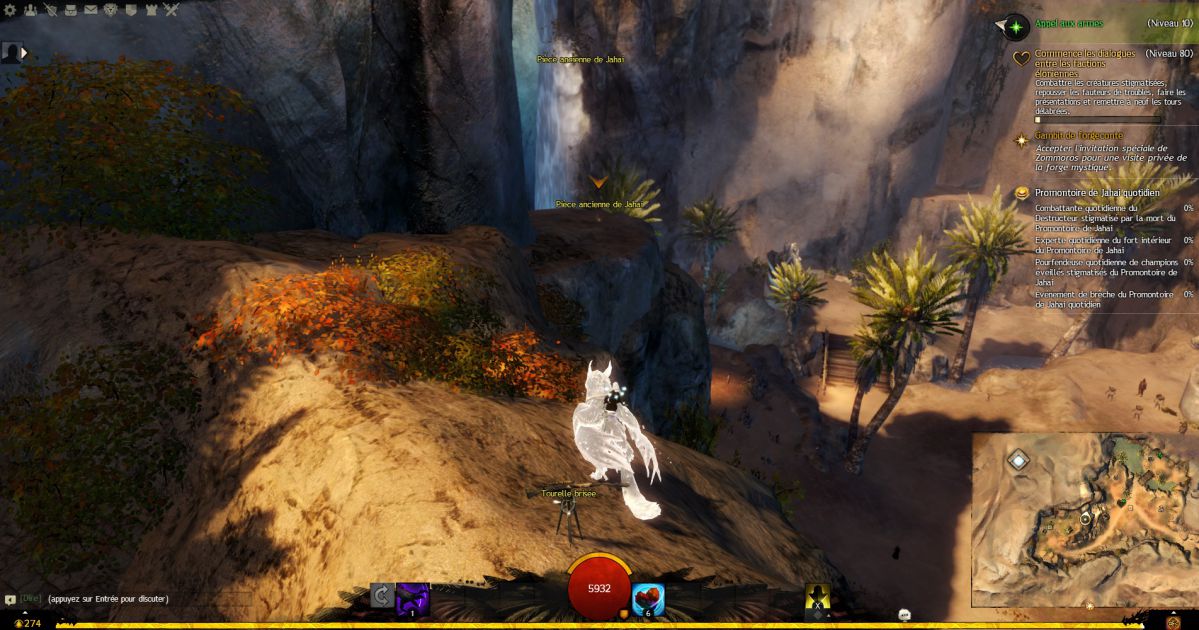Activate the purple mount skill in slot 1

point(412,599)
